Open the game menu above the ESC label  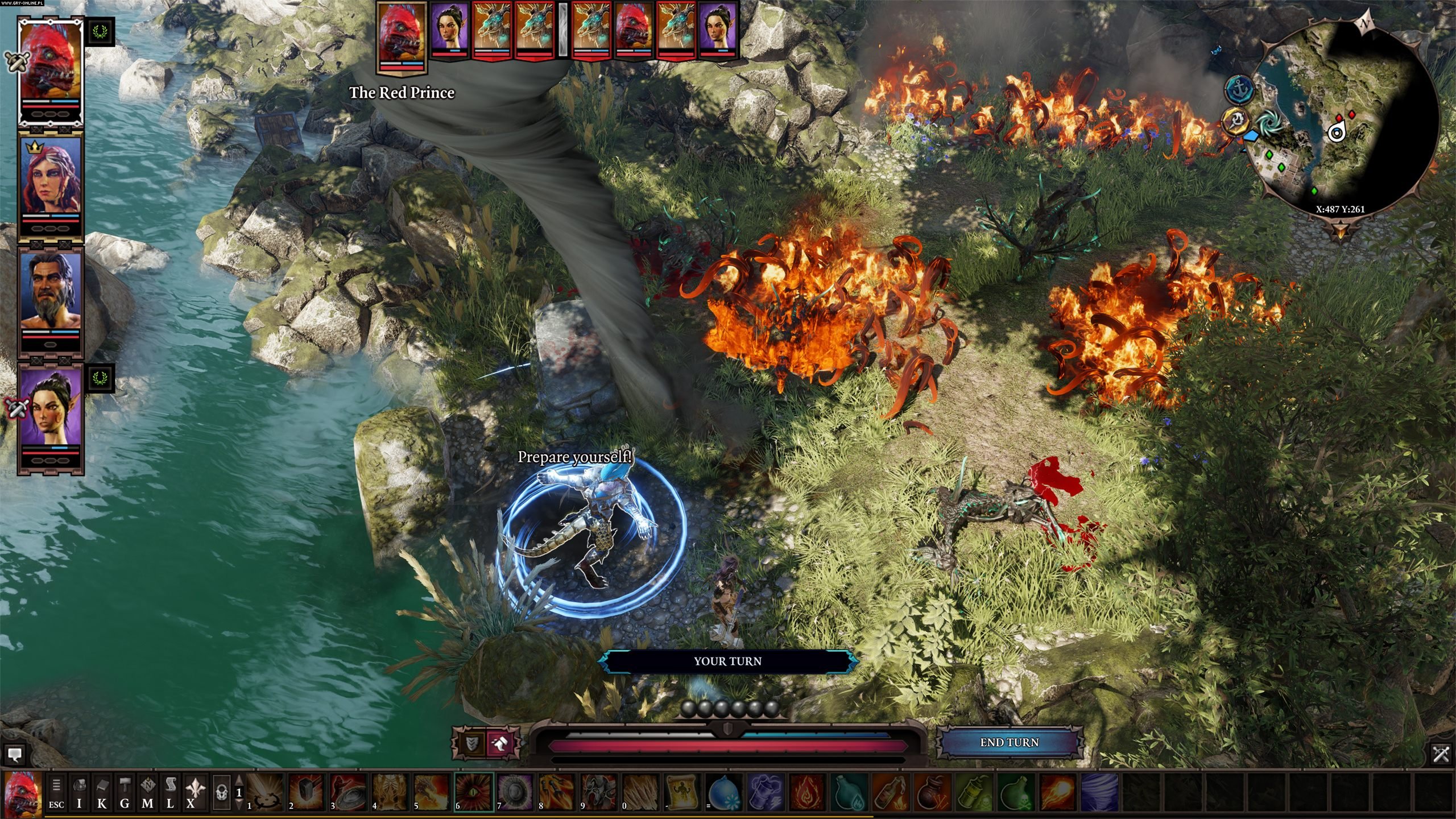coord(56,785)
